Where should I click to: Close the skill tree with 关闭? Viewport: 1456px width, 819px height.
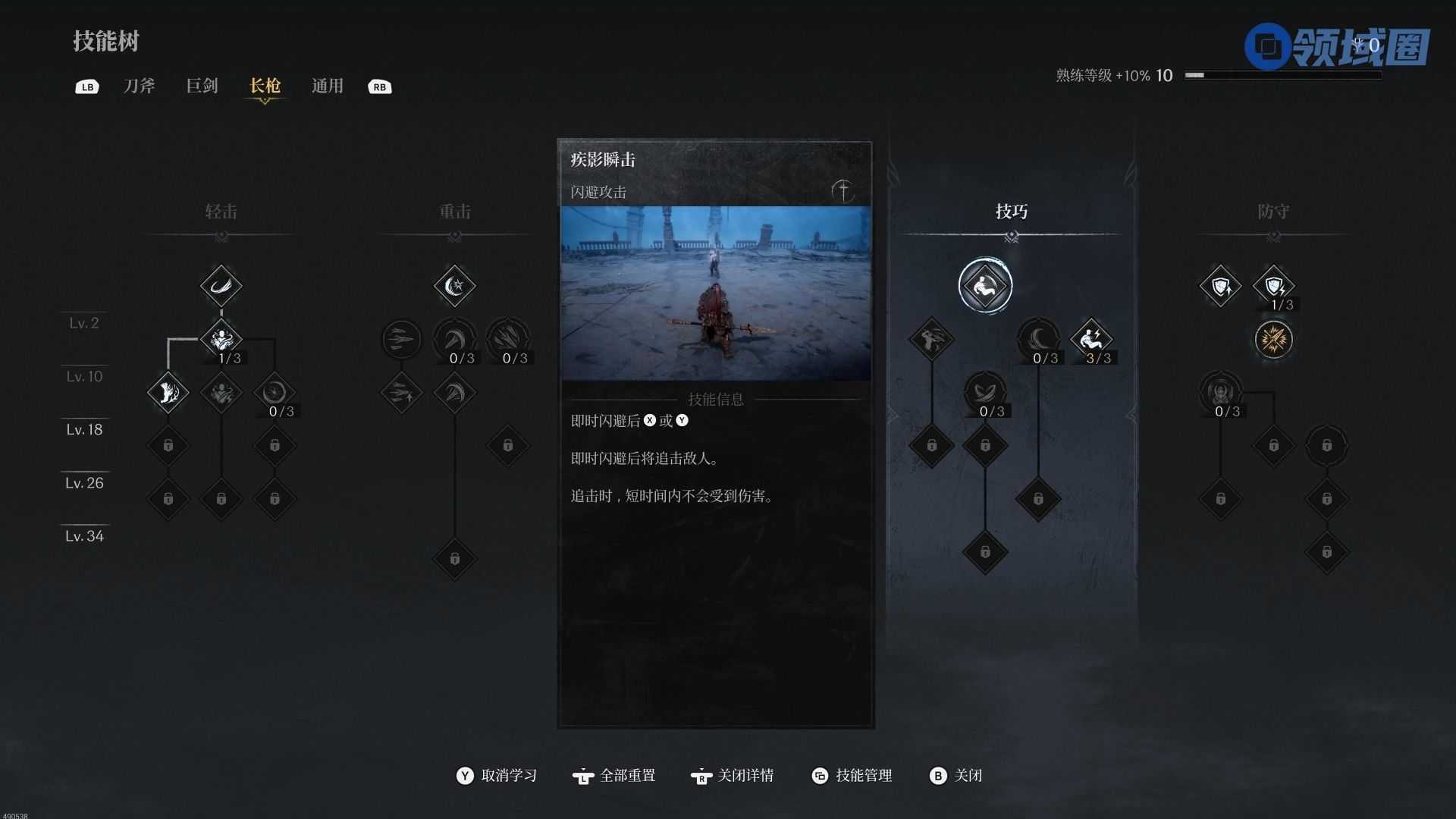pyautogui.click(x=956, y=775)
